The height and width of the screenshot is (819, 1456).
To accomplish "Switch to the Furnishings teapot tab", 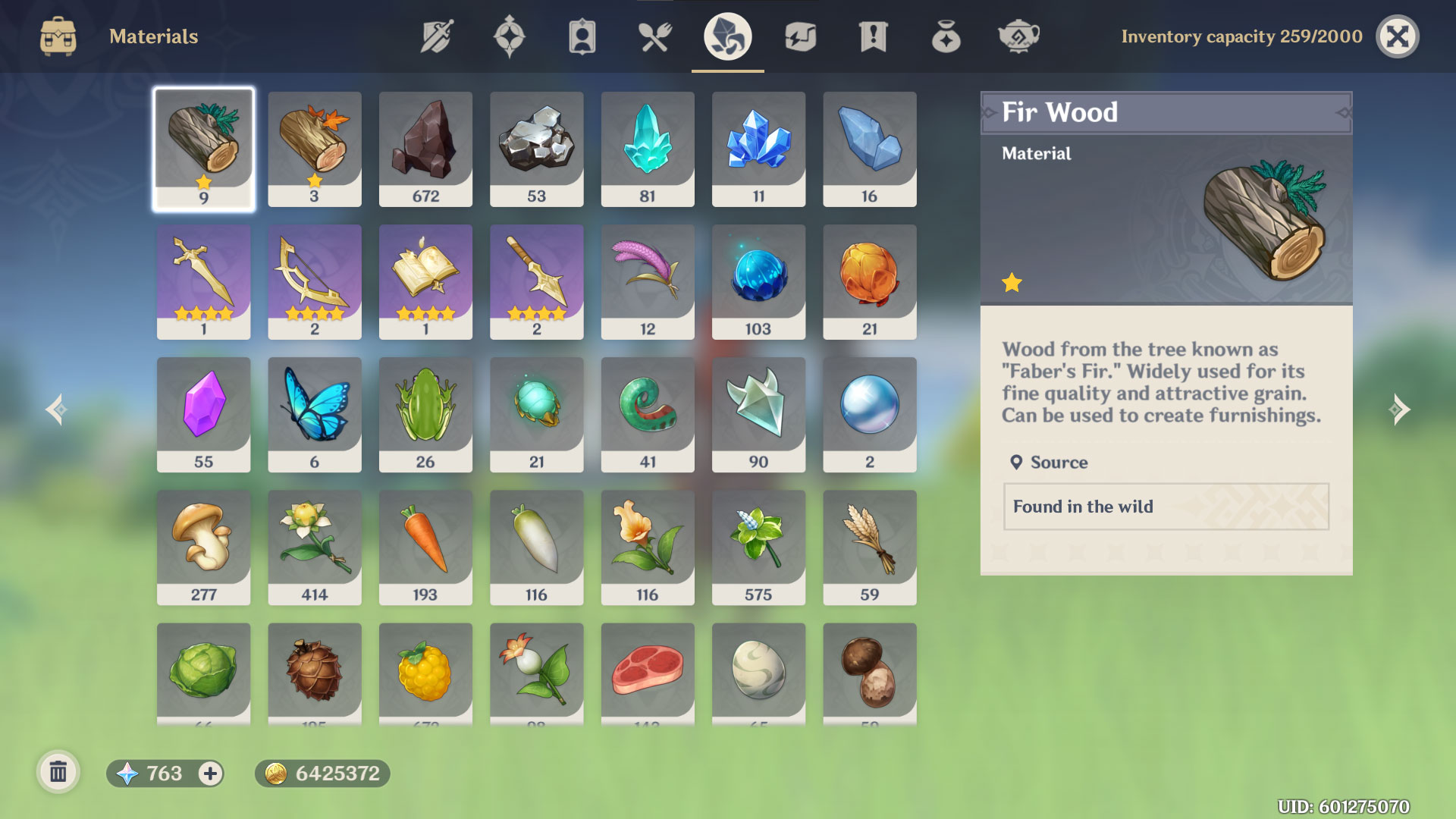I will (x=1018, y=36).
